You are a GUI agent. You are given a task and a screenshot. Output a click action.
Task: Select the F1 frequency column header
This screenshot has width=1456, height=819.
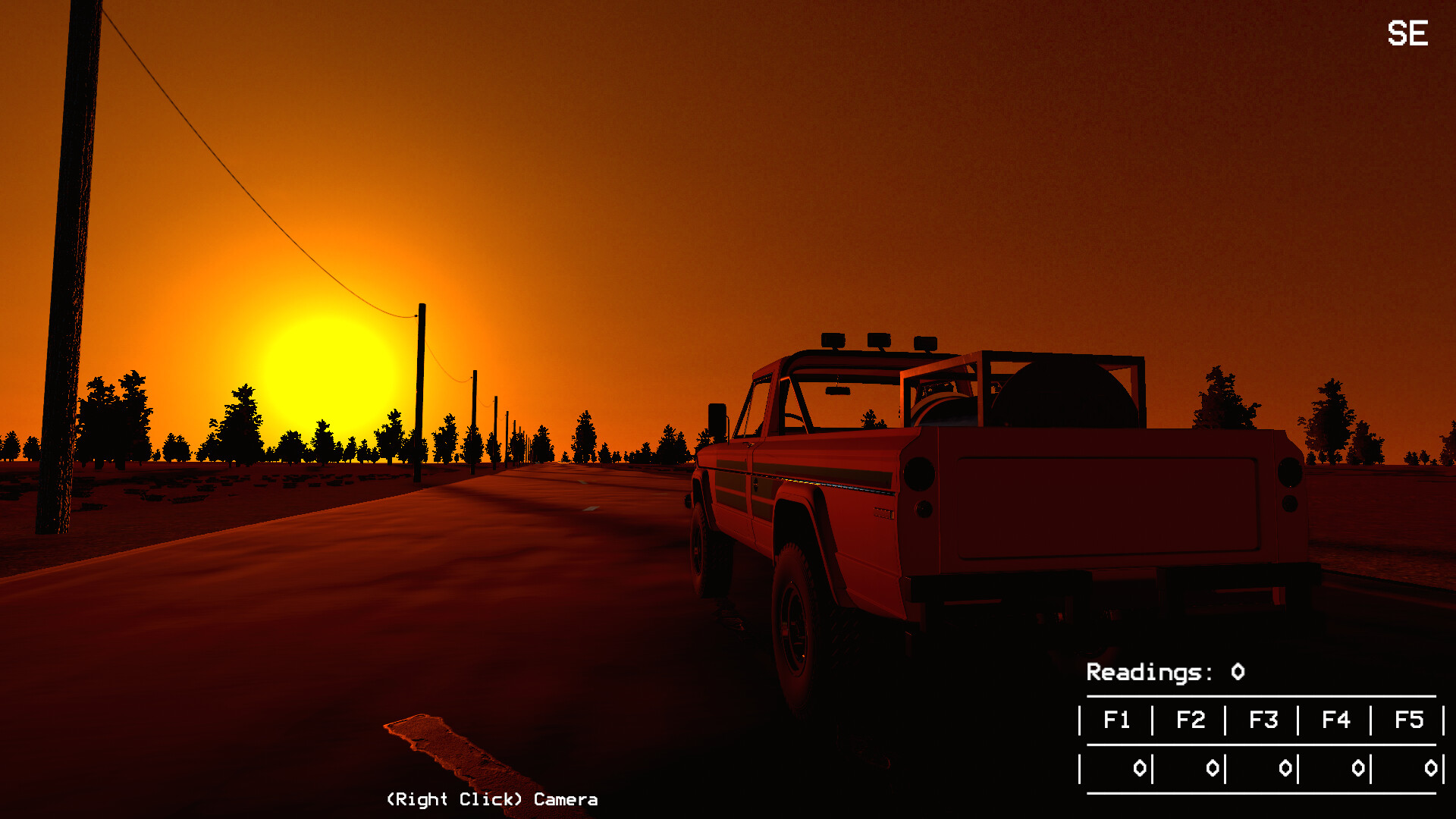click(1117, 720)
